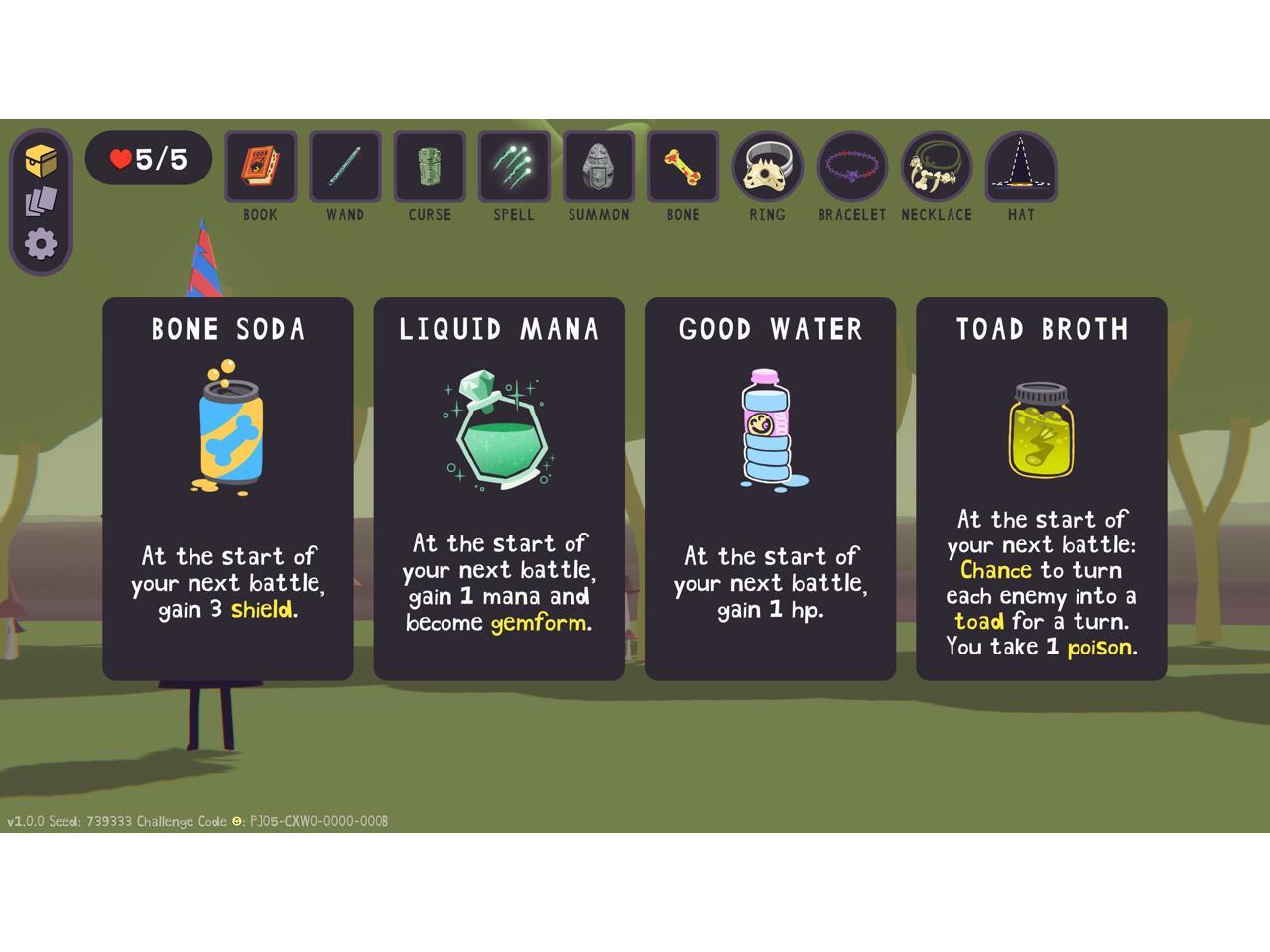Check the Curse totem slot
The image size is (1270, 952).
coord(430,166)
